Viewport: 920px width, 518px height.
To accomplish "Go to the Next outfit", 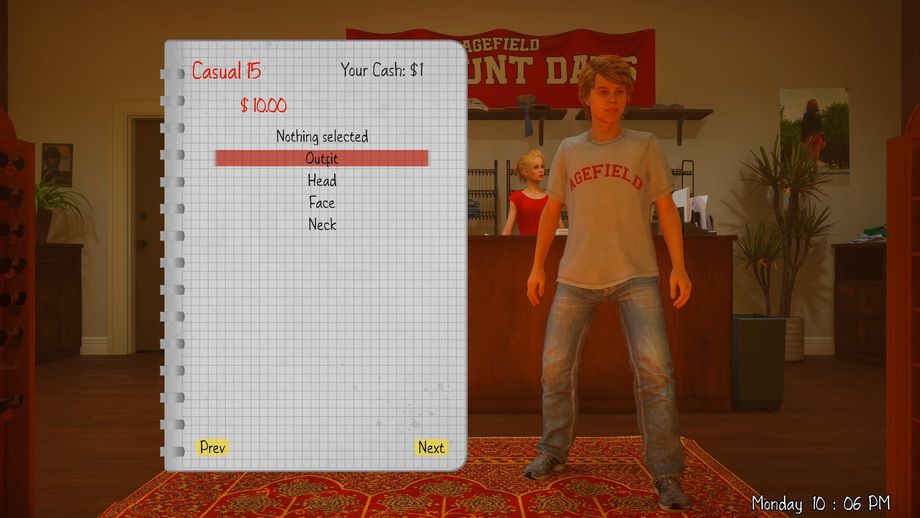I will (x=431, y=447).
